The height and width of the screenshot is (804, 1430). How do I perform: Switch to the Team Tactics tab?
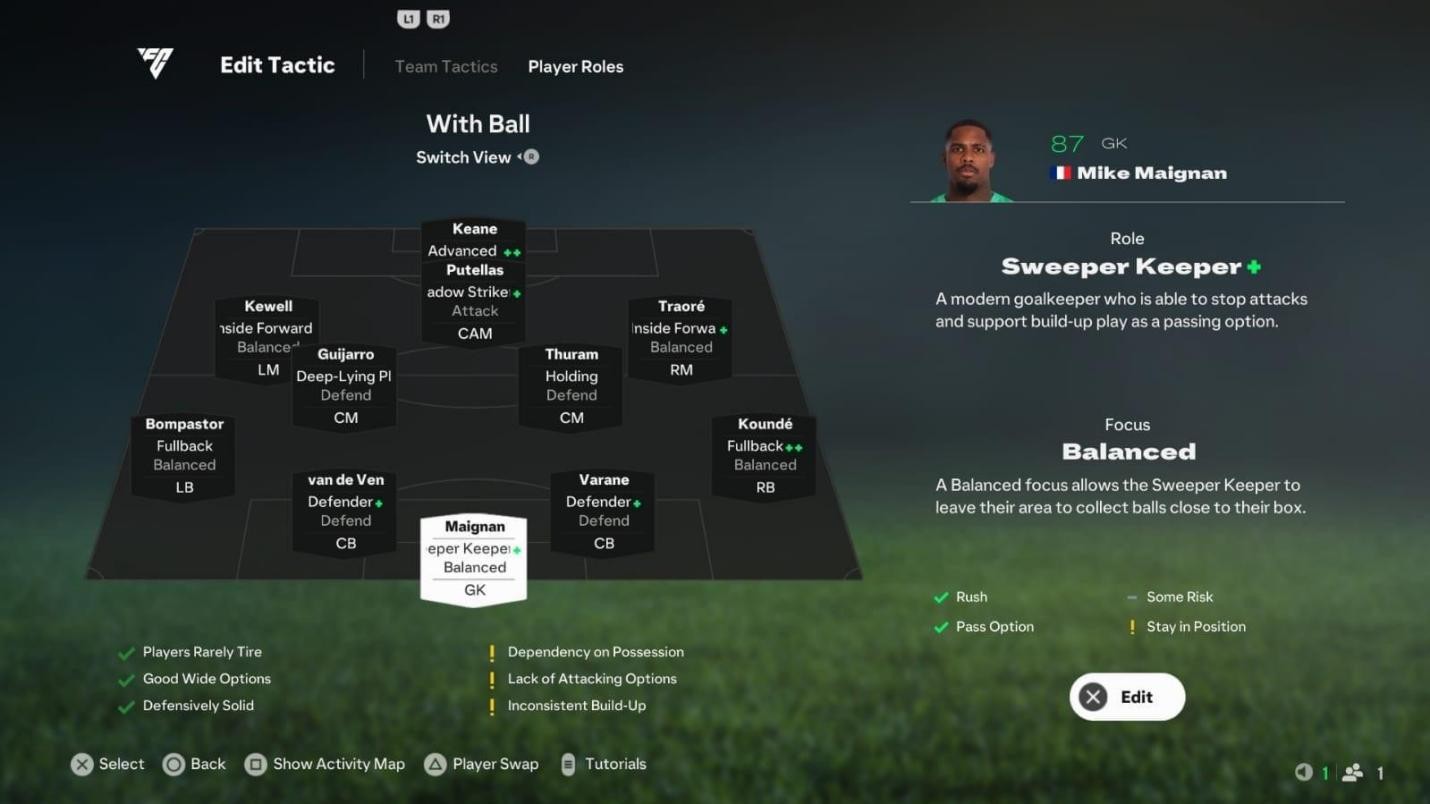[x=445, y=66]
